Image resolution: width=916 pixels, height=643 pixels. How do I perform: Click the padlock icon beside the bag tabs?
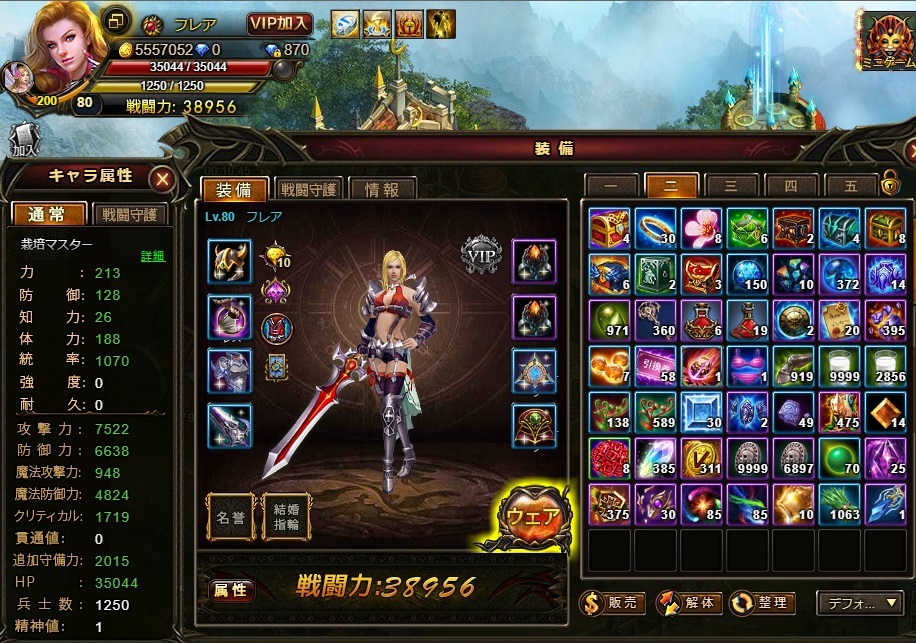tap(889, 183)
